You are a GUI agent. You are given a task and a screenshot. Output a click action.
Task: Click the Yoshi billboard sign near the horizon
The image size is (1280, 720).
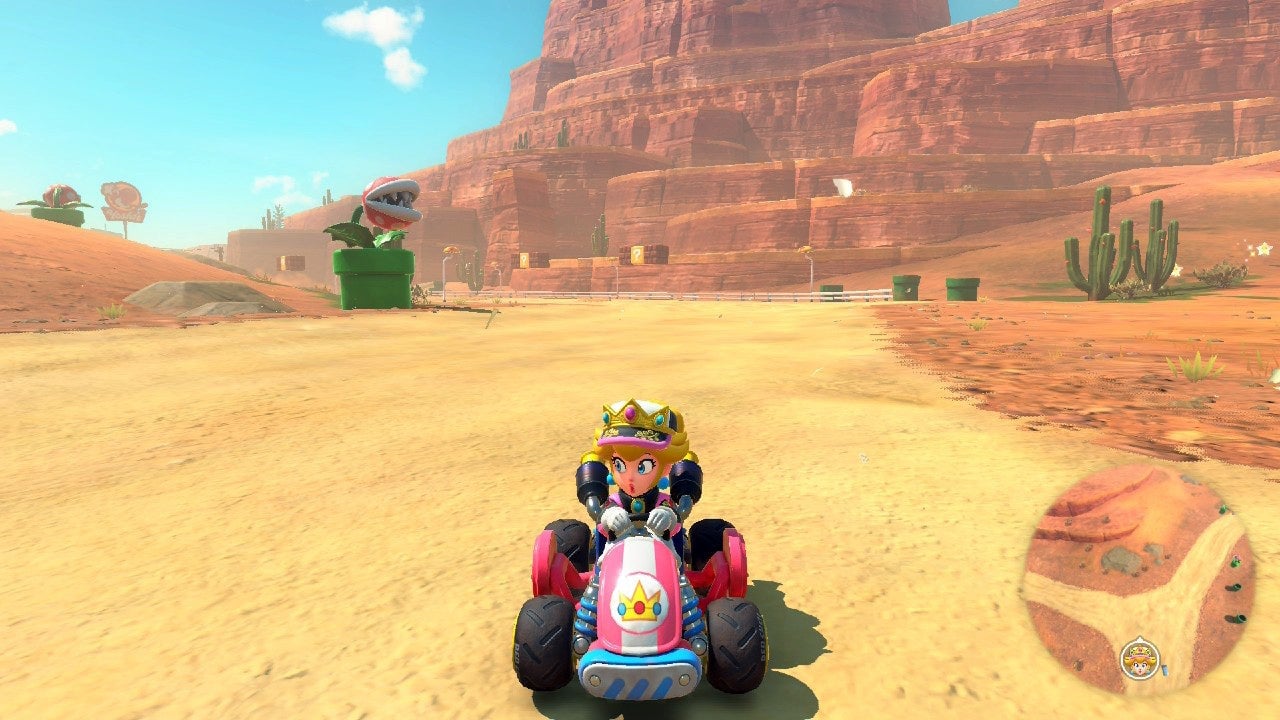tap(122, 197)
